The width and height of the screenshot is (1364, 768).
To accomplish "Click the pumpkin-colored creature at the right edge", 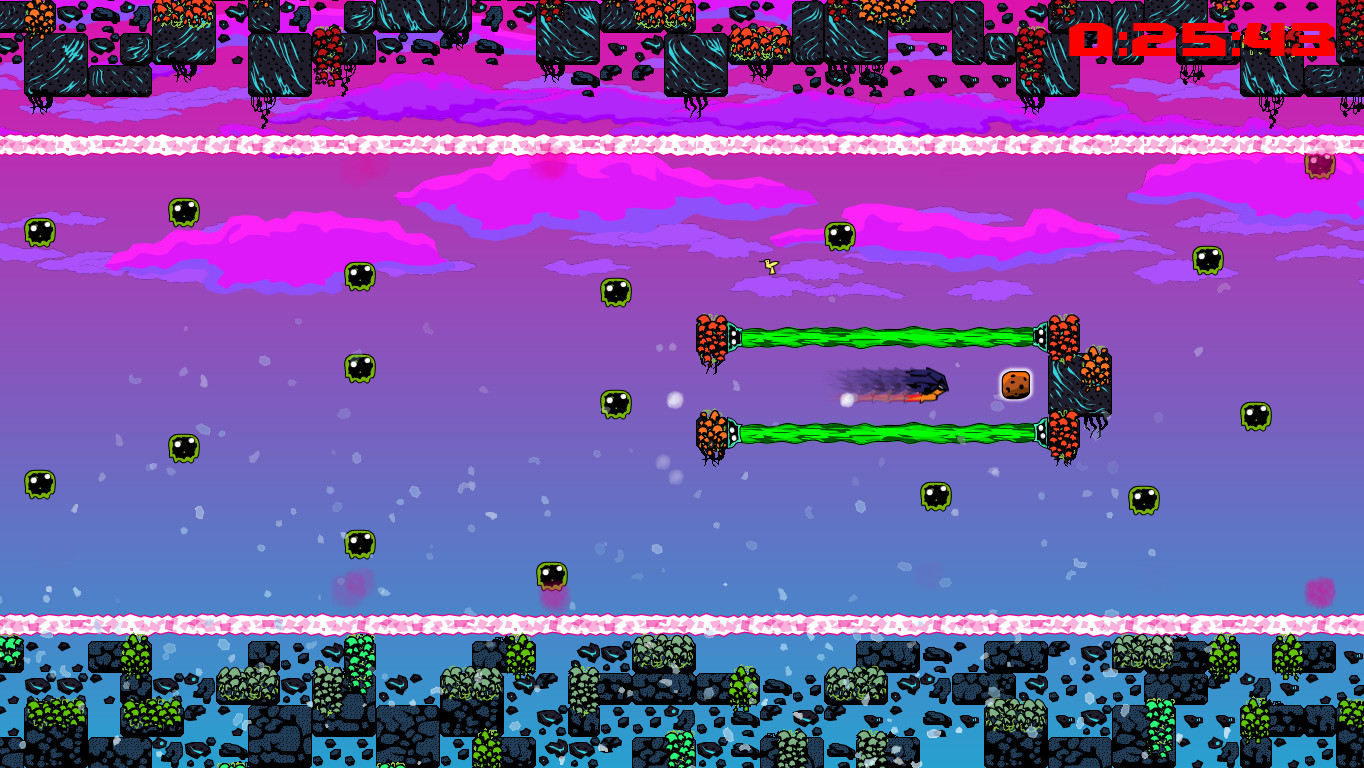I will [x=1320, y=165].
